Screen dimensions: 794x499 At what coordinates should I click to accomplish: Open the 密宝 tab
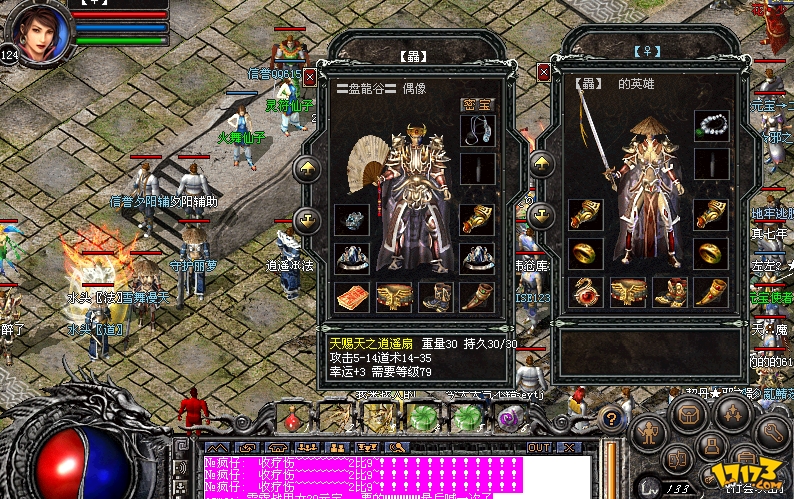coord(477,104)
